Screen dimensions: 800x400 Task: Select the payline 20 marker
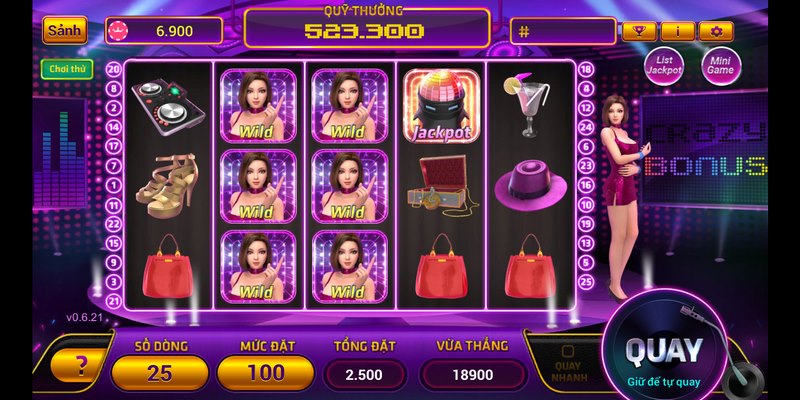point(113,70)
